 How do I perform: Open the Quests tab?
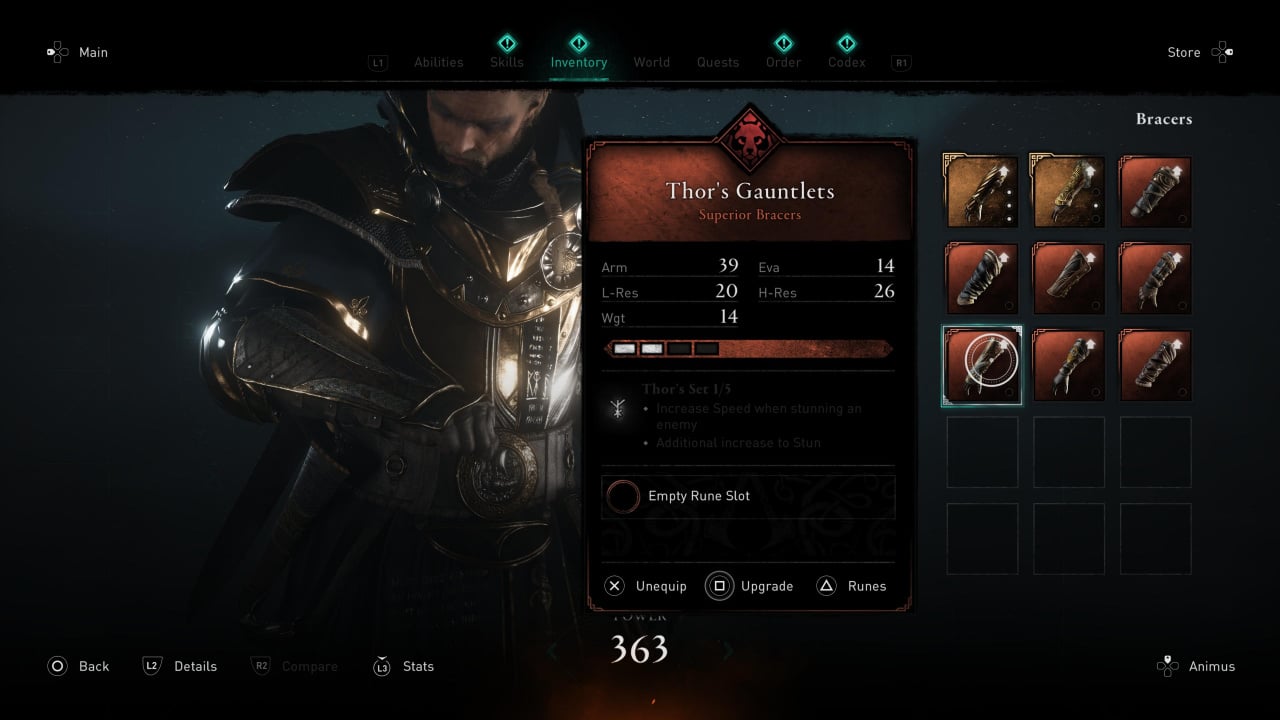click(x=718, y=62)
